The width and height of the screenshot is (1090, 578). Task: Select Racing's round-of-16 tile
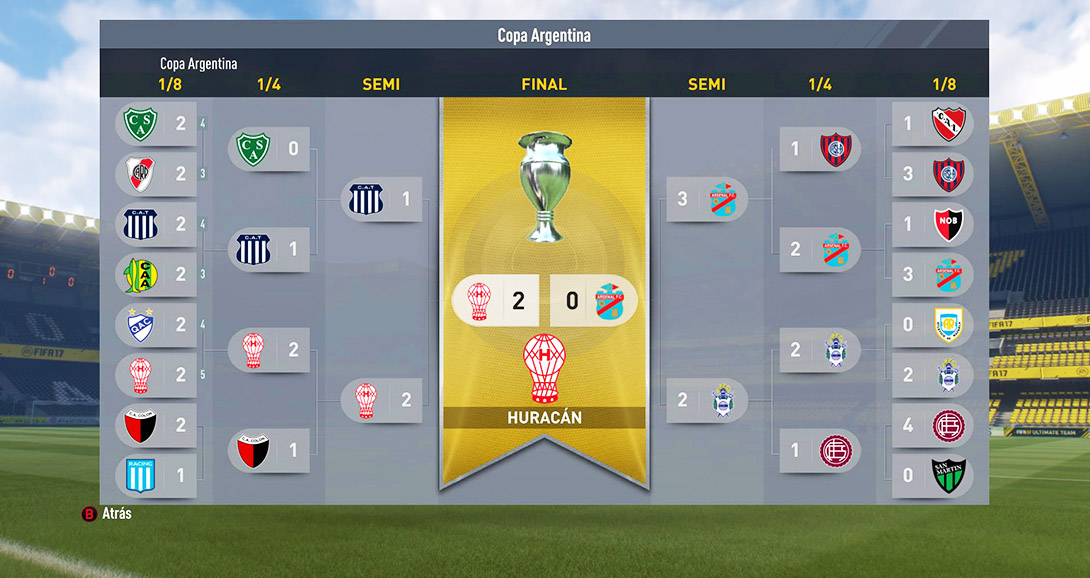[157, 475]
